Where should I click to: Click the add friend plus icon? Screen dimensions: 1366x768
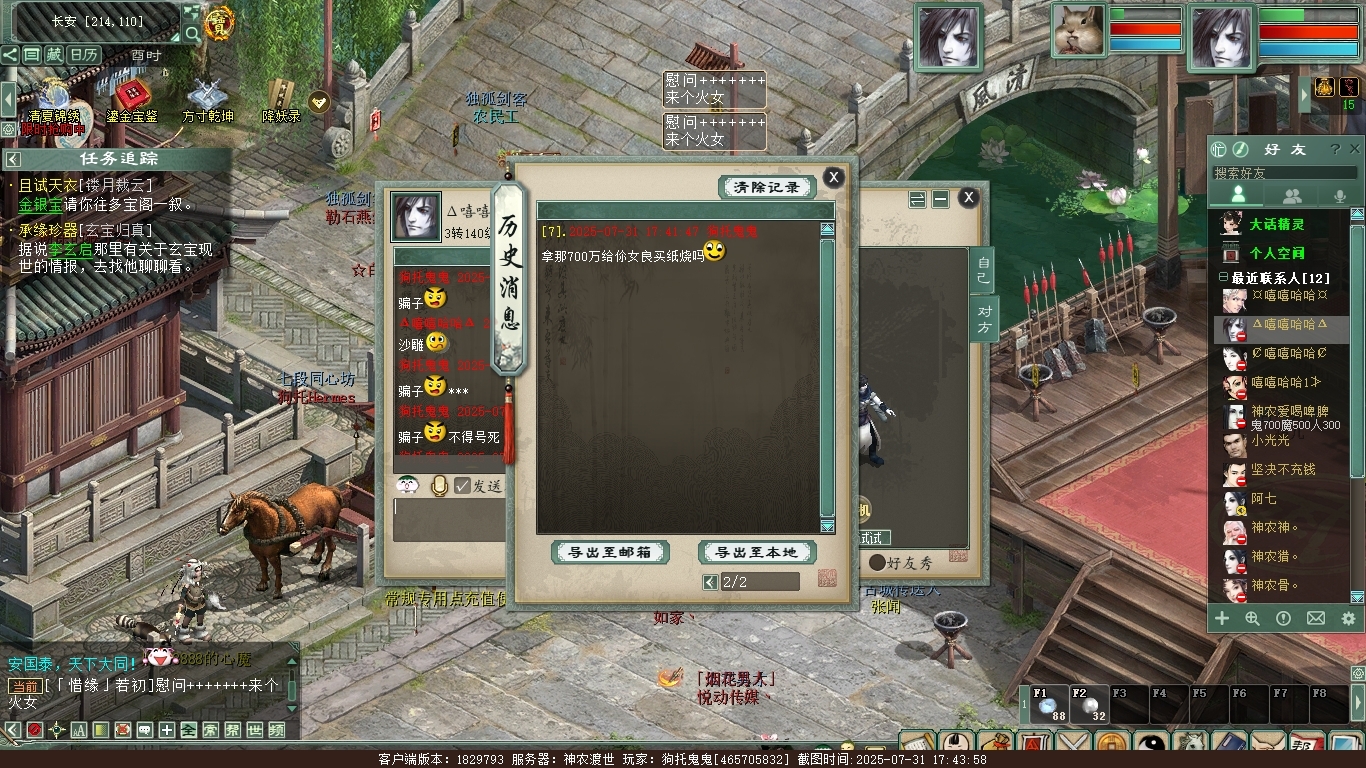[1222, 619]
